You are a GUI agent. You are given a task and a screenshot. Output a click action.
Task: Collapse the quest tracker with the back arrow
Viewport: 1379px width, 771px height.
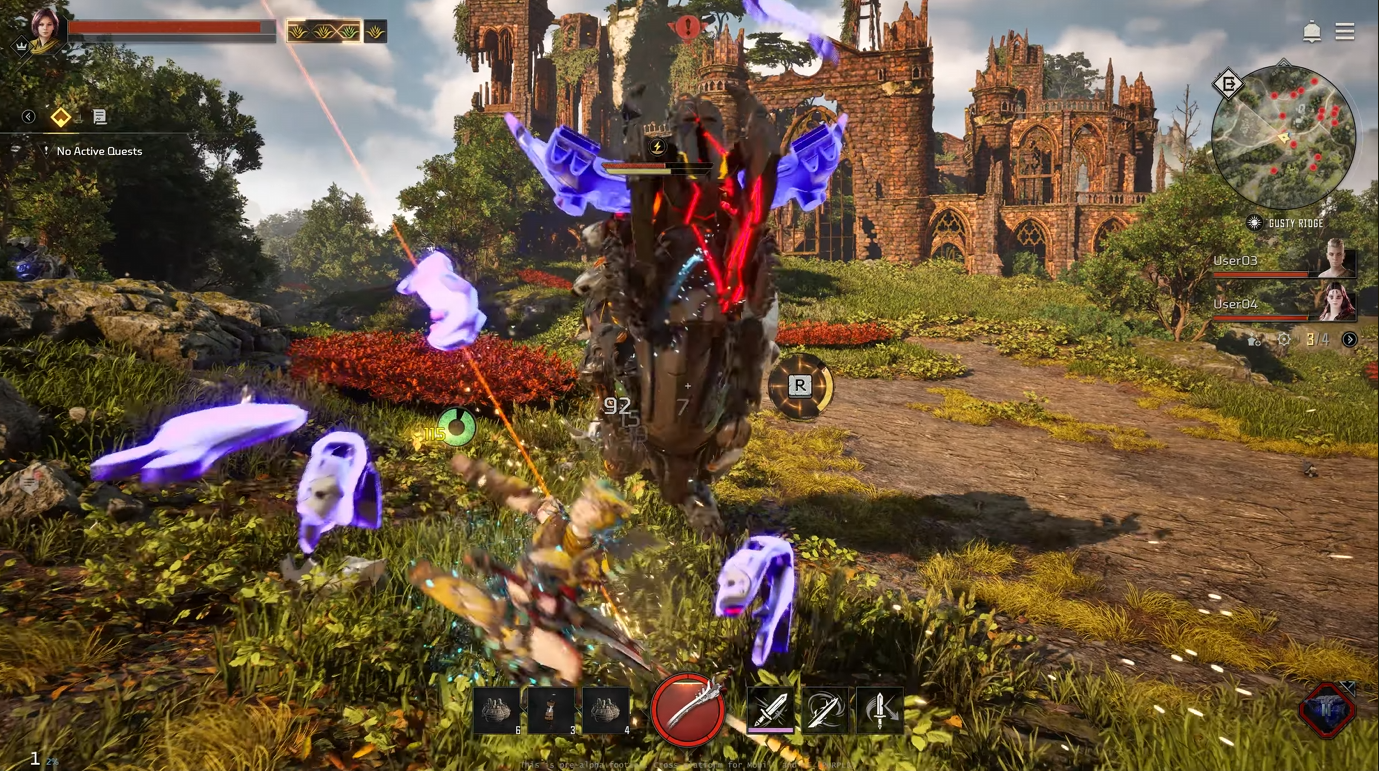[28, 117]
